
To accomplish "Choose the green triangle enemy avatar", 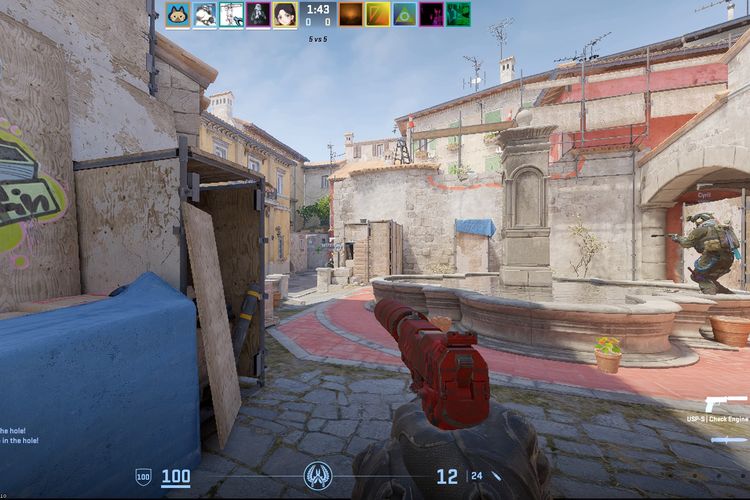I will (x=405, y=14).
